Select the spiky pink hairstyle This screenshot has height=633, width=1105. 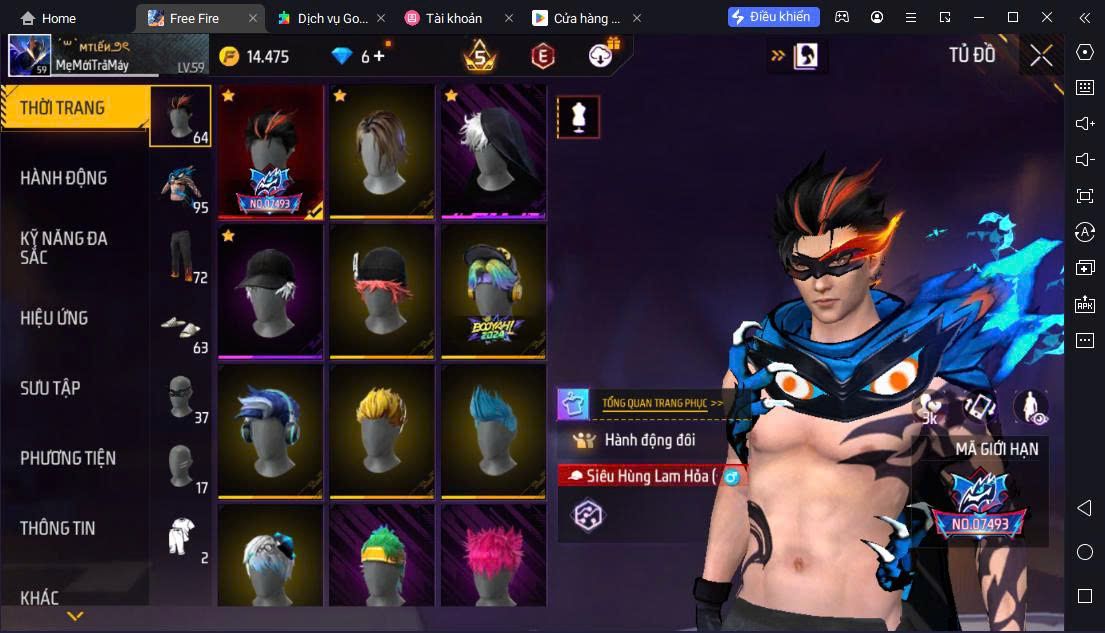[x=493, y=560]
